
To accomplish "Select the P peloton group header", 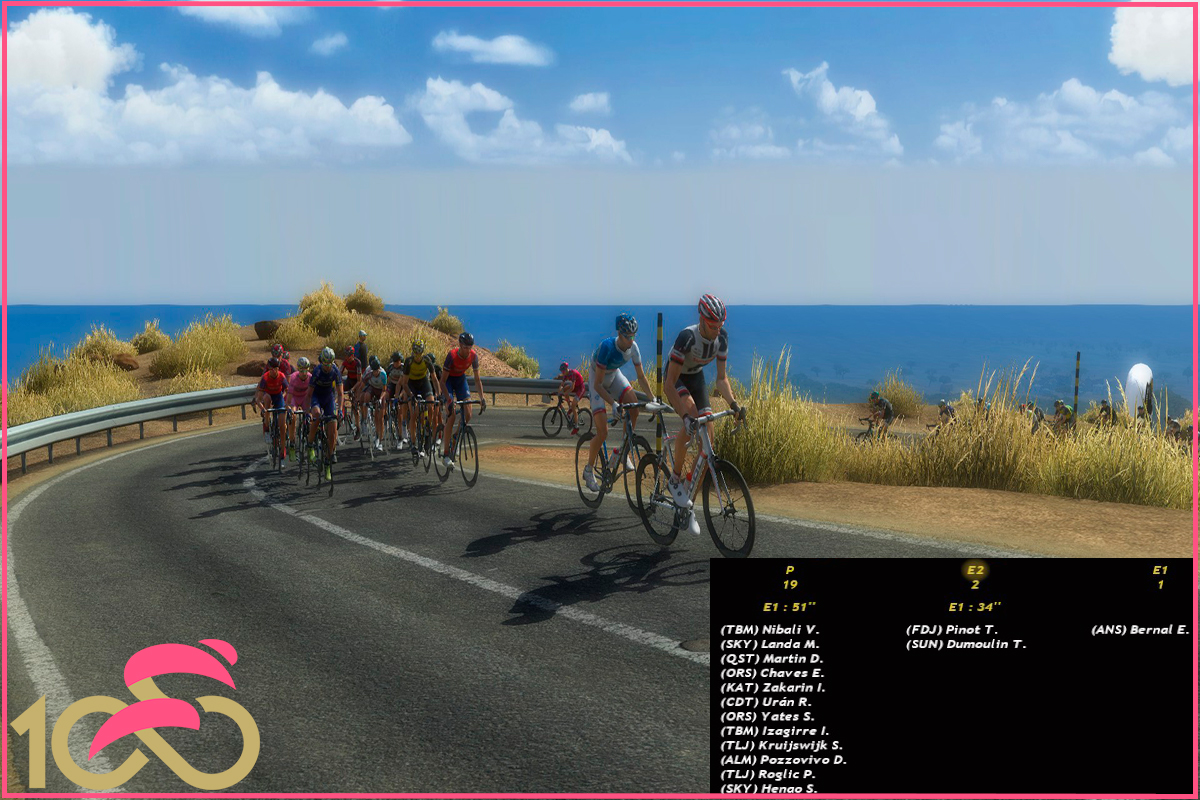I will coord(790,570).
